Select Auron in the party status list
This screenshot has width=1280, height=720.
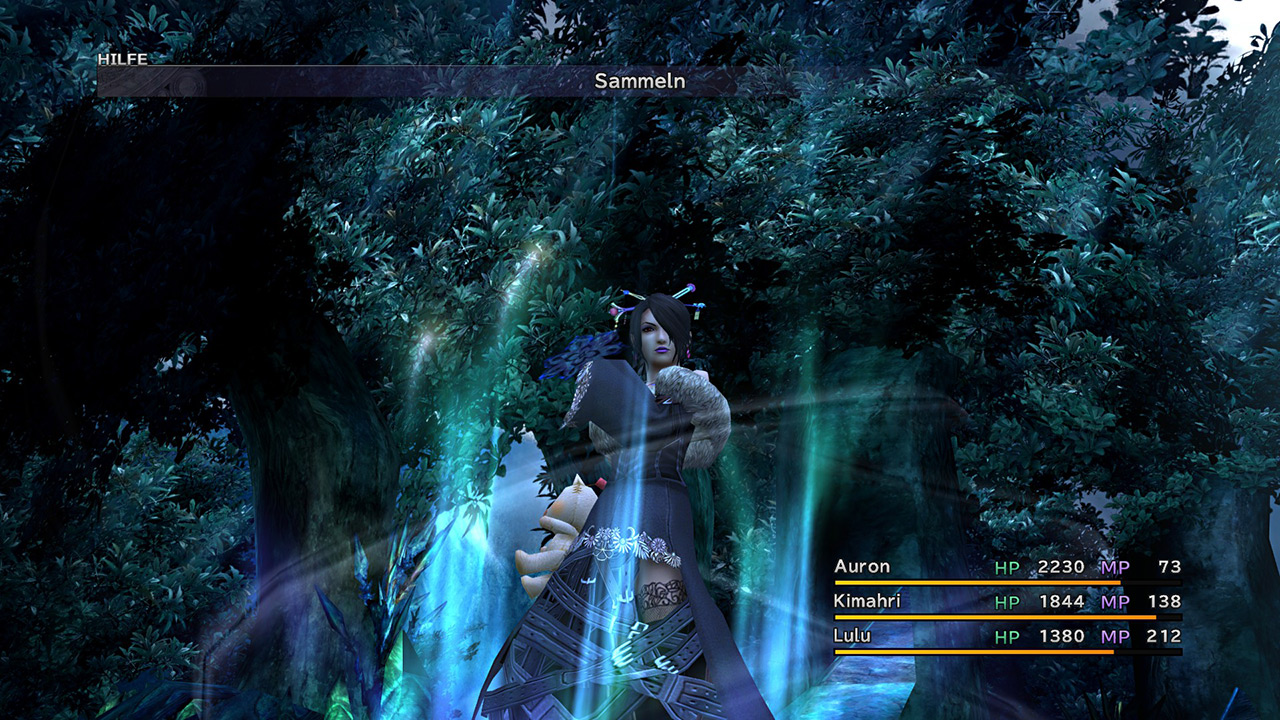click(x=862, y=567)
